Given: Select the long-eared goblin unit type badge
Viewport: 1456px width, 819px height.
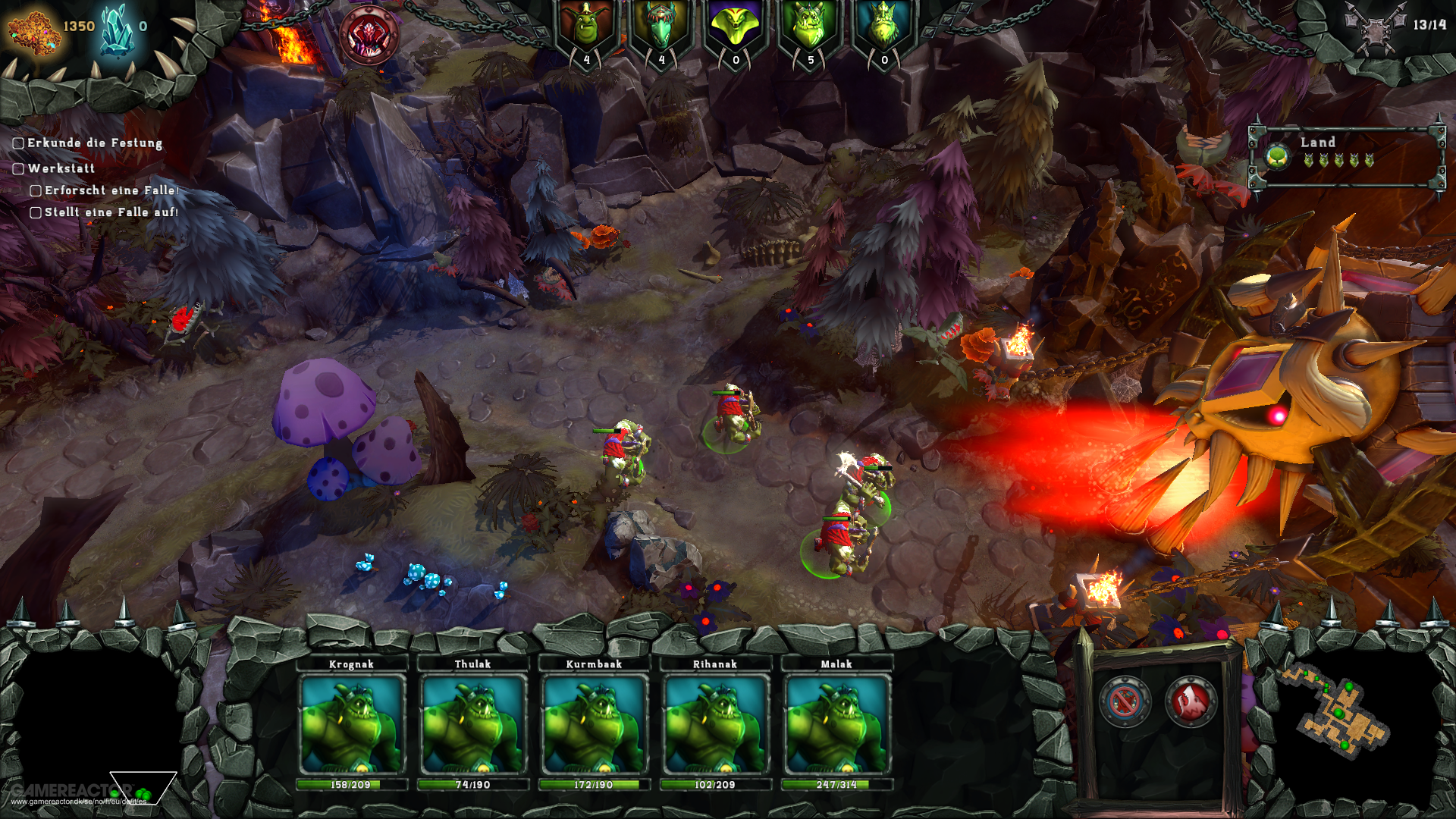Looking at the screenshot, I should click(x=586, y=29).
